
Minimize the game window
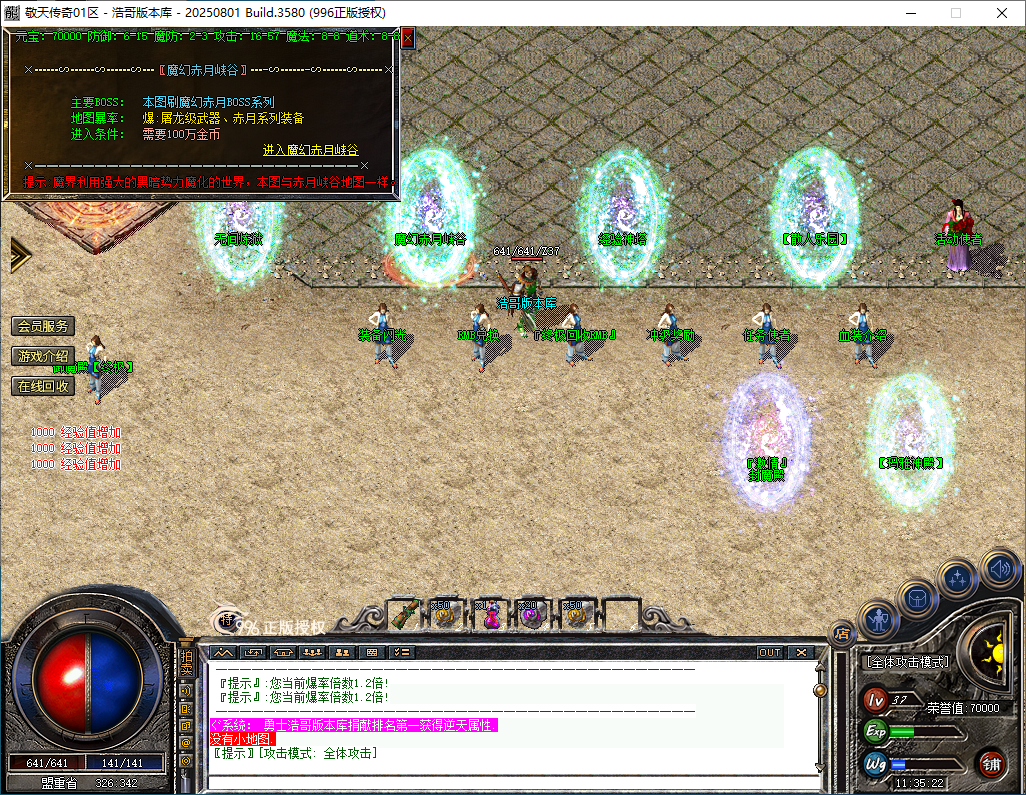pos(910,13)
